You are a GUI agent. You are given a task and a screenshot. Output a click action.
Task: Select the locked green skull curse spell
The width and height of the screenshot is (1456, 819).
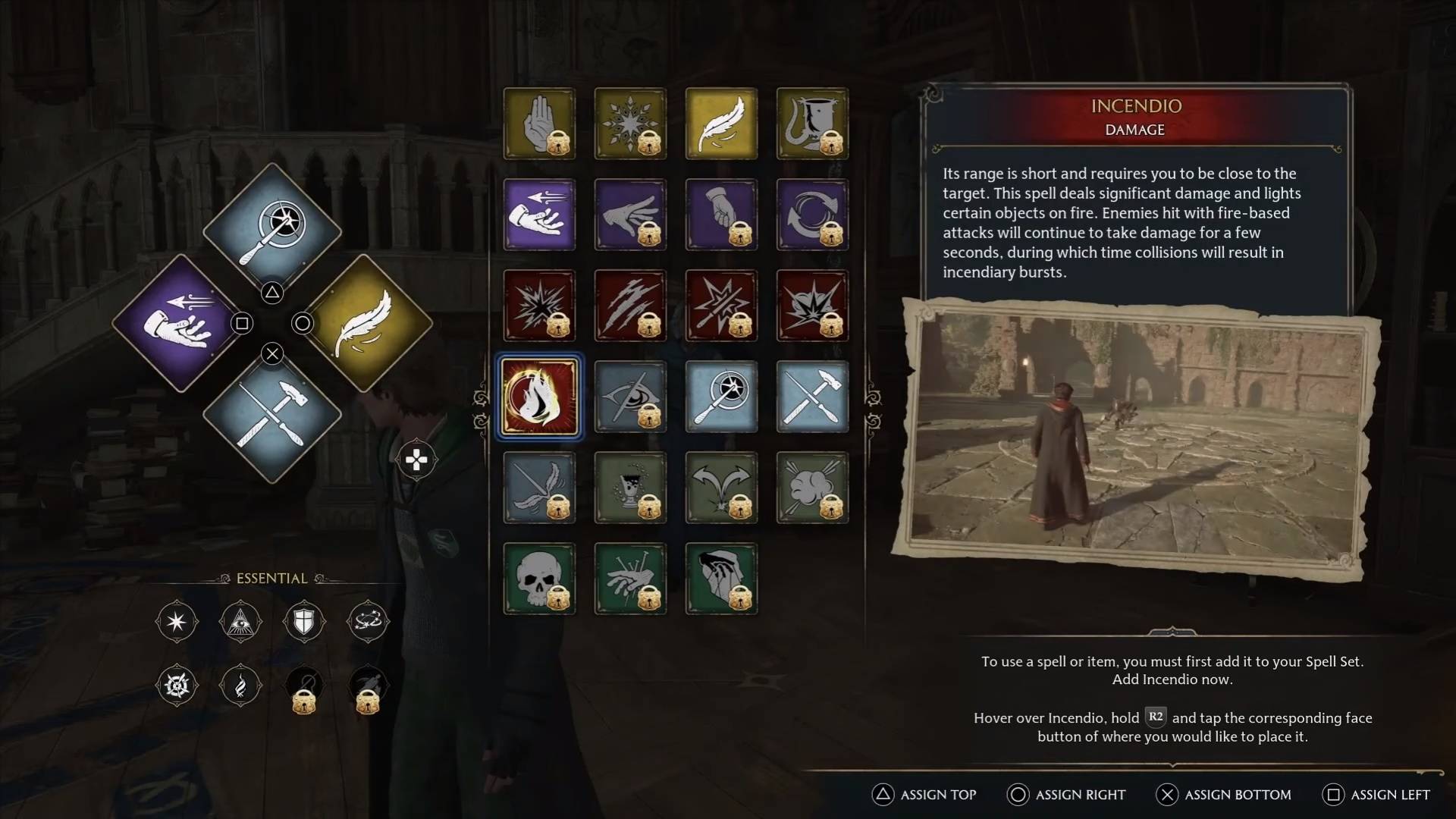point(539,579)
